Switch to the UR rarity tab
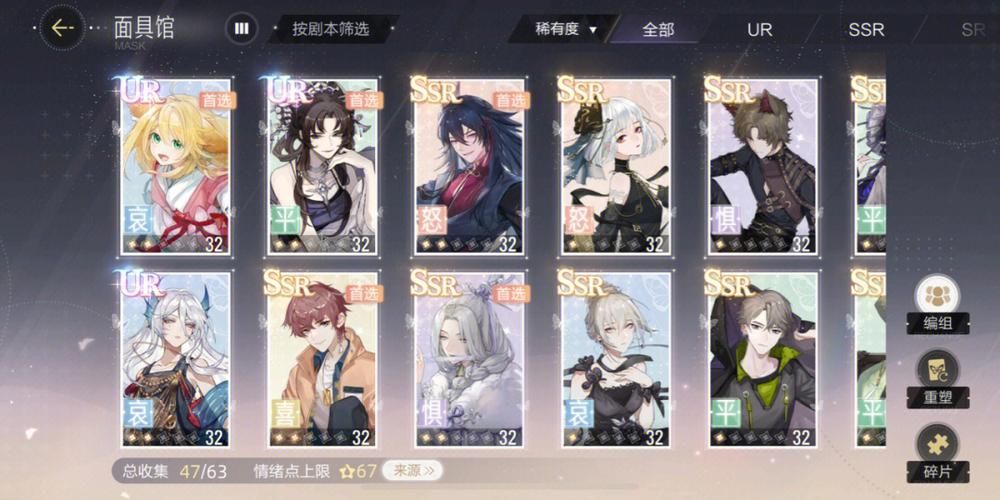 point(760,29)
